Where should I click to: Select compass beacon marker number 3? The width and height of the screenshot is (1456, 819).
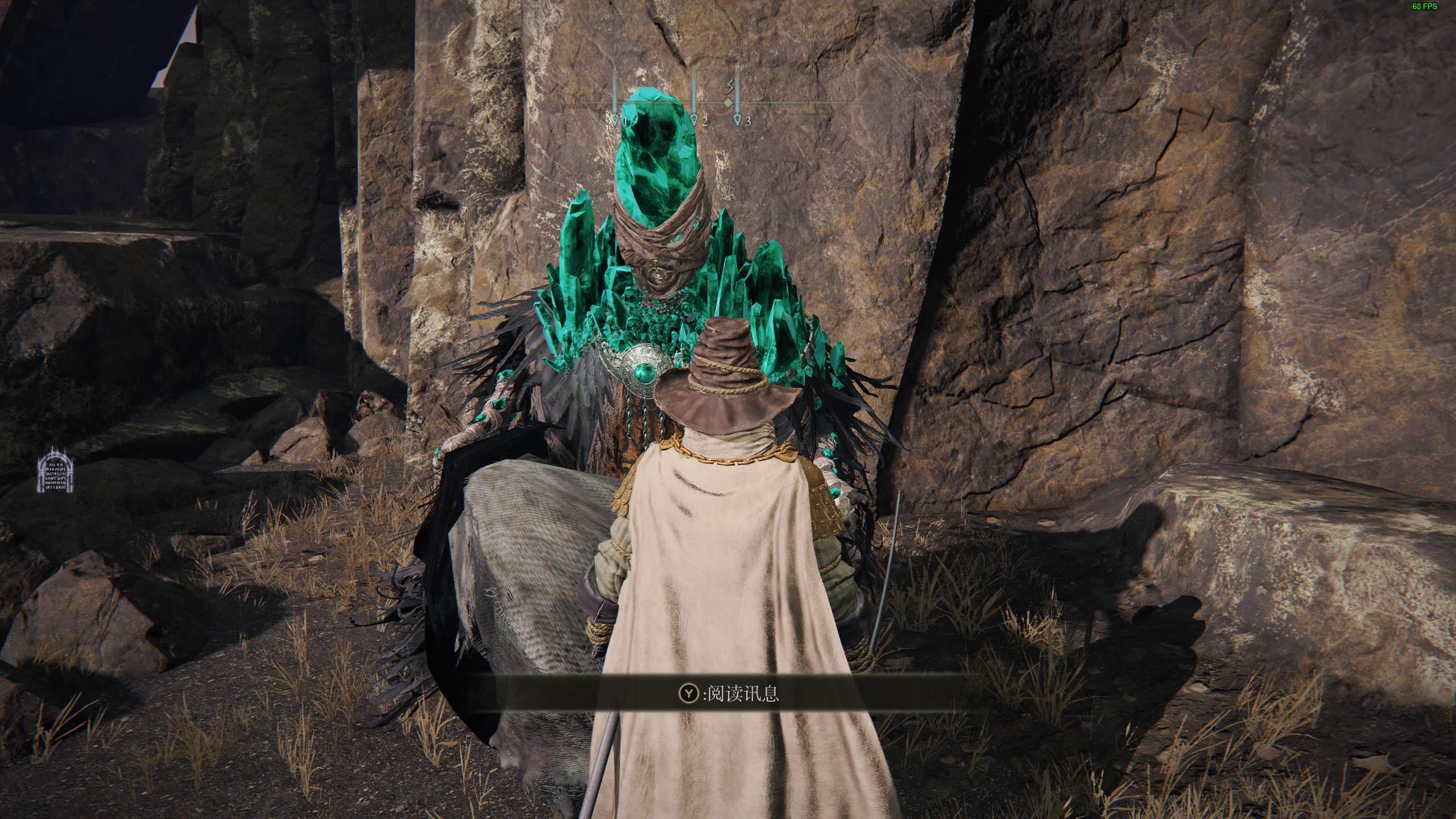coord(737,119)
